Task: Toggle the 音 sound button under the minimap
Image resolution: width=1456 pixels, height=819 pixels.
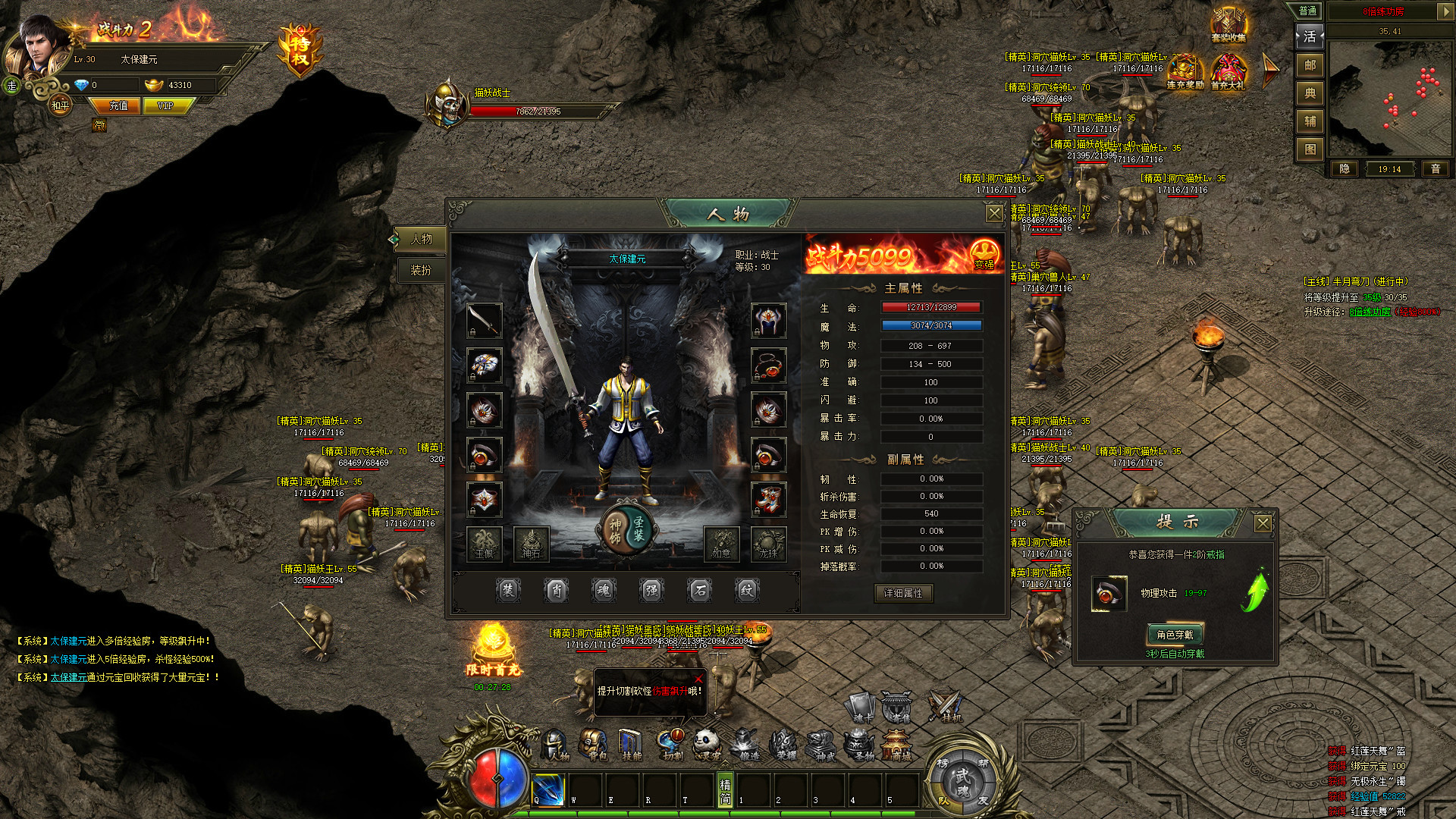Action: pyautogui.click(x=1436, y=169)
